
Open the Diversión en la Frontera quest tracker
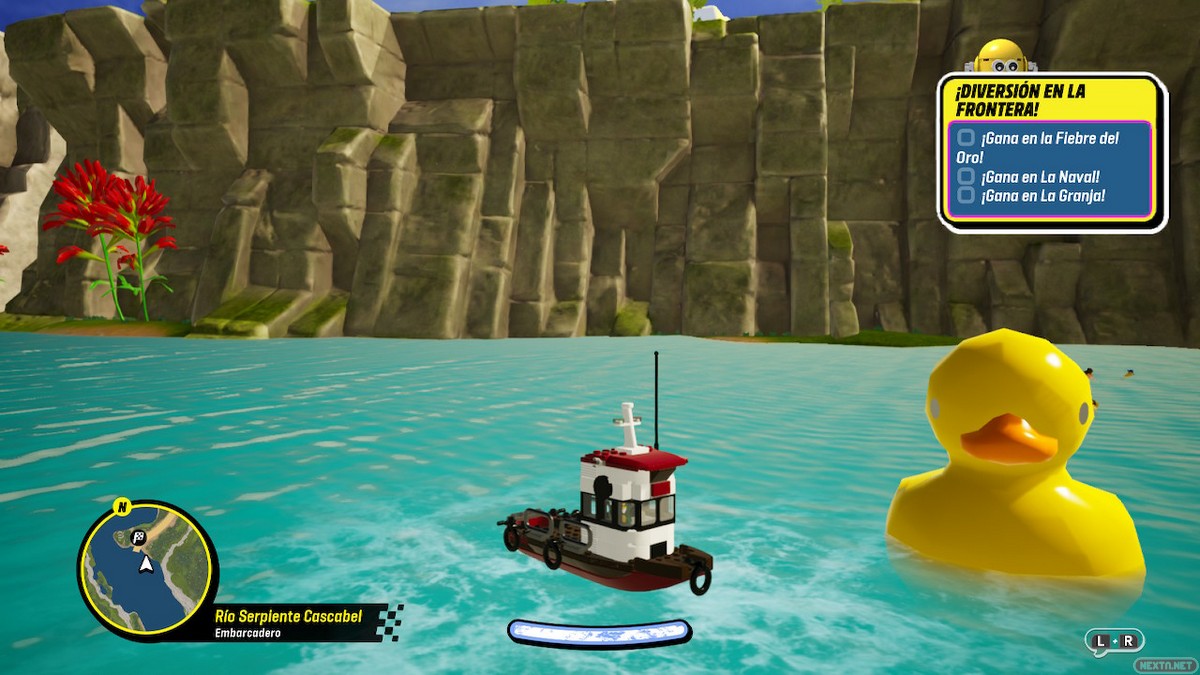(1020, 99)
